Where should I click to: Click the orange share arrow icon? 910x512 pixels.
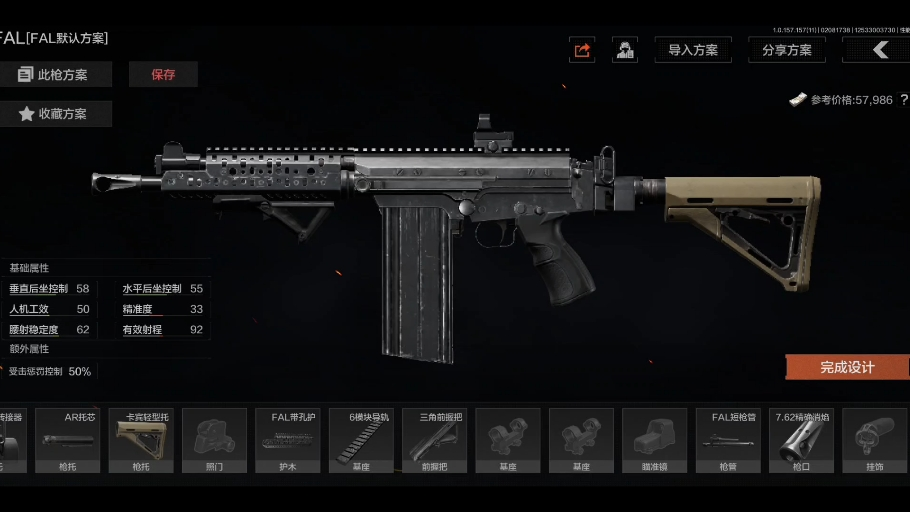pos(582,50)
